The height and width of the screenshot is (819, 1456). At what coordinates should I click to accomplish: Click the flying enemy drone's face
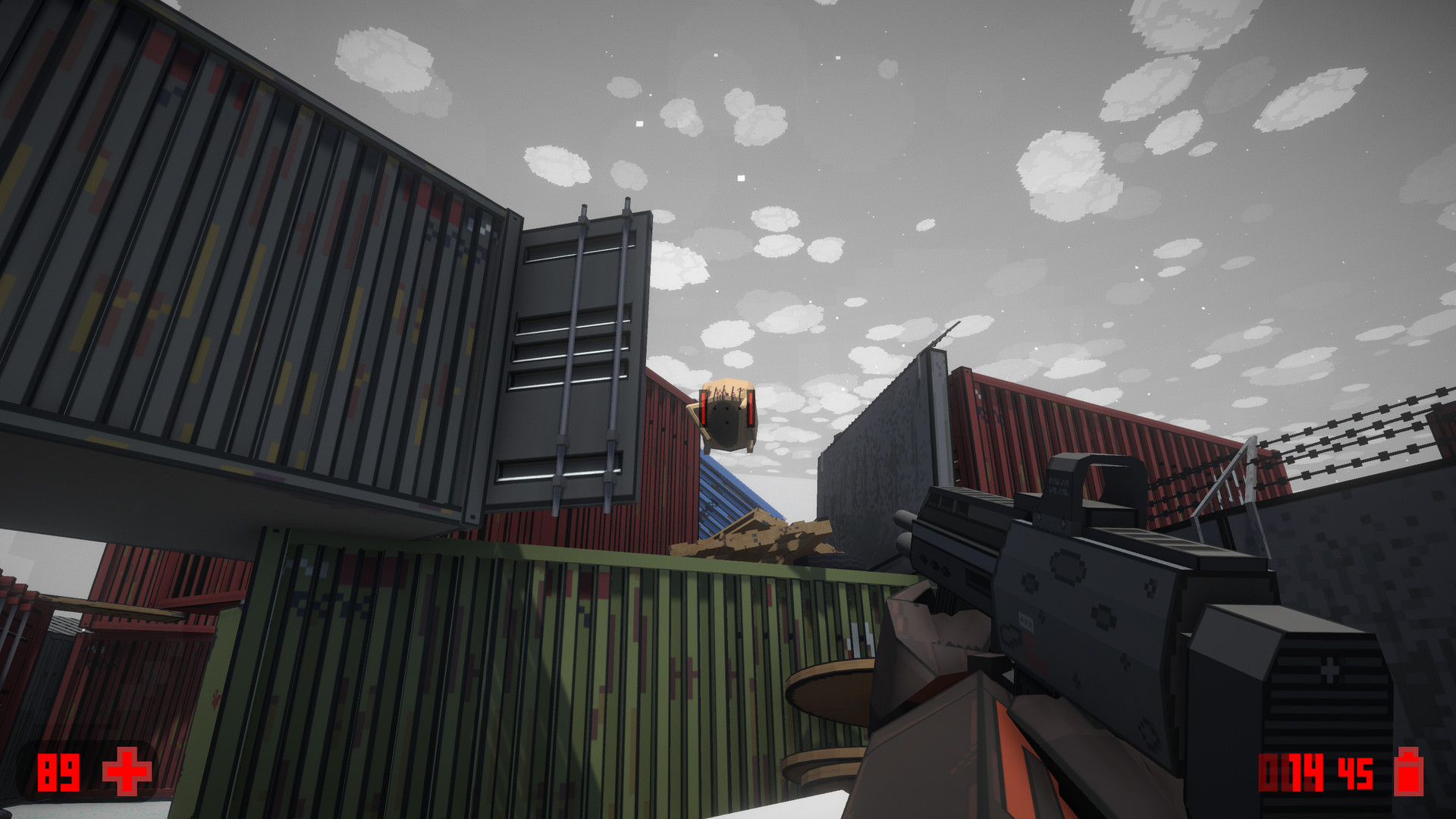click(726, 421)
